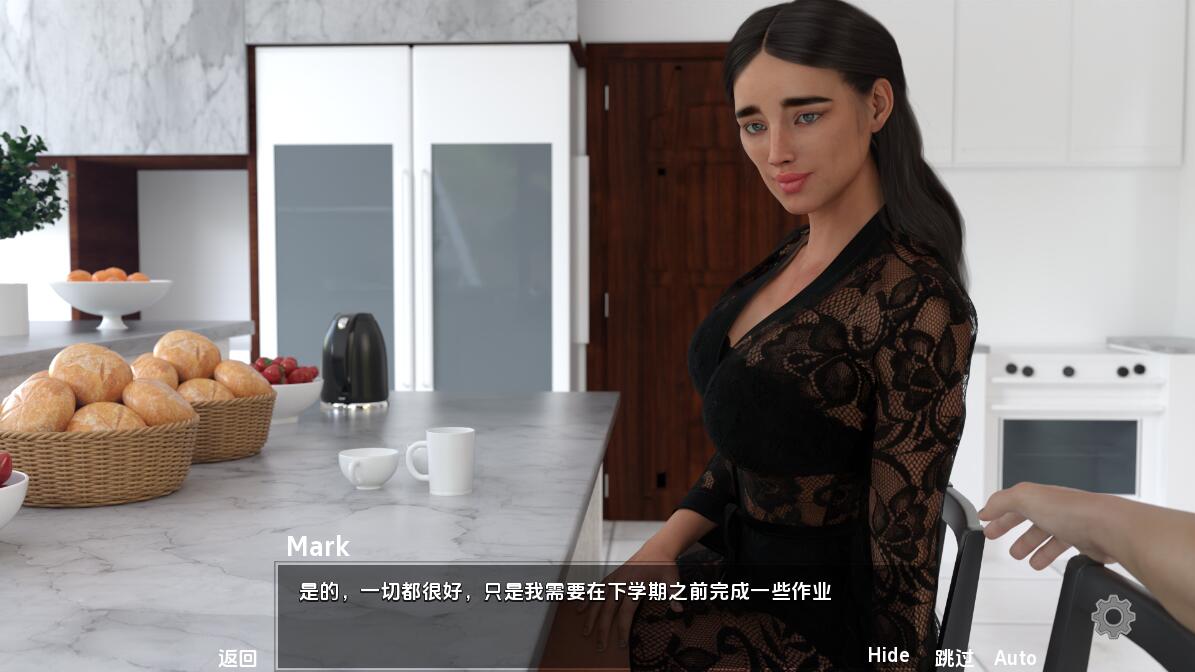Hide the dialogue interface
This screenshot has width=1195, height=672.
click(888, 655)
